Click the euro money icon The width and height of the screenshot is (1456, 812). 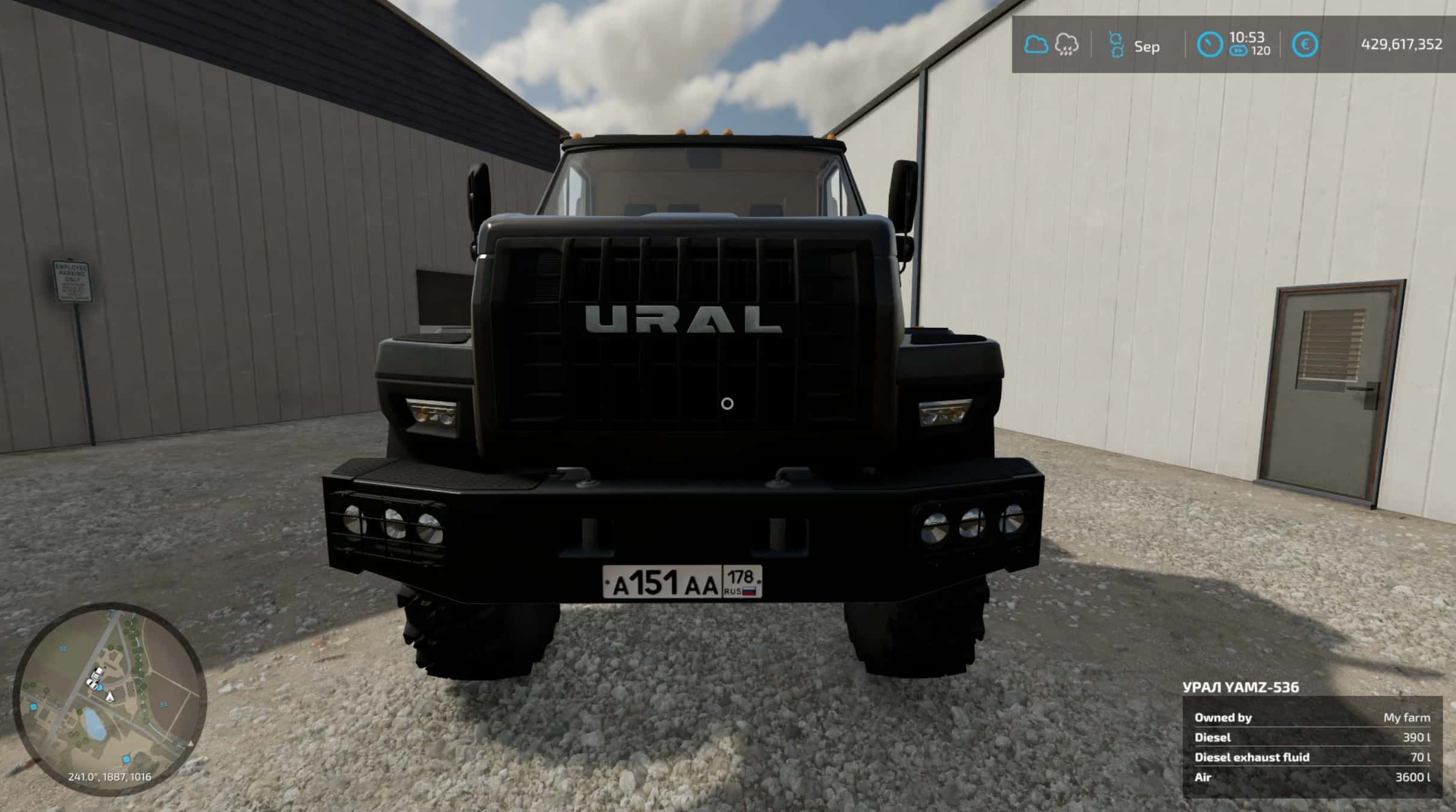pos(1305,45)
